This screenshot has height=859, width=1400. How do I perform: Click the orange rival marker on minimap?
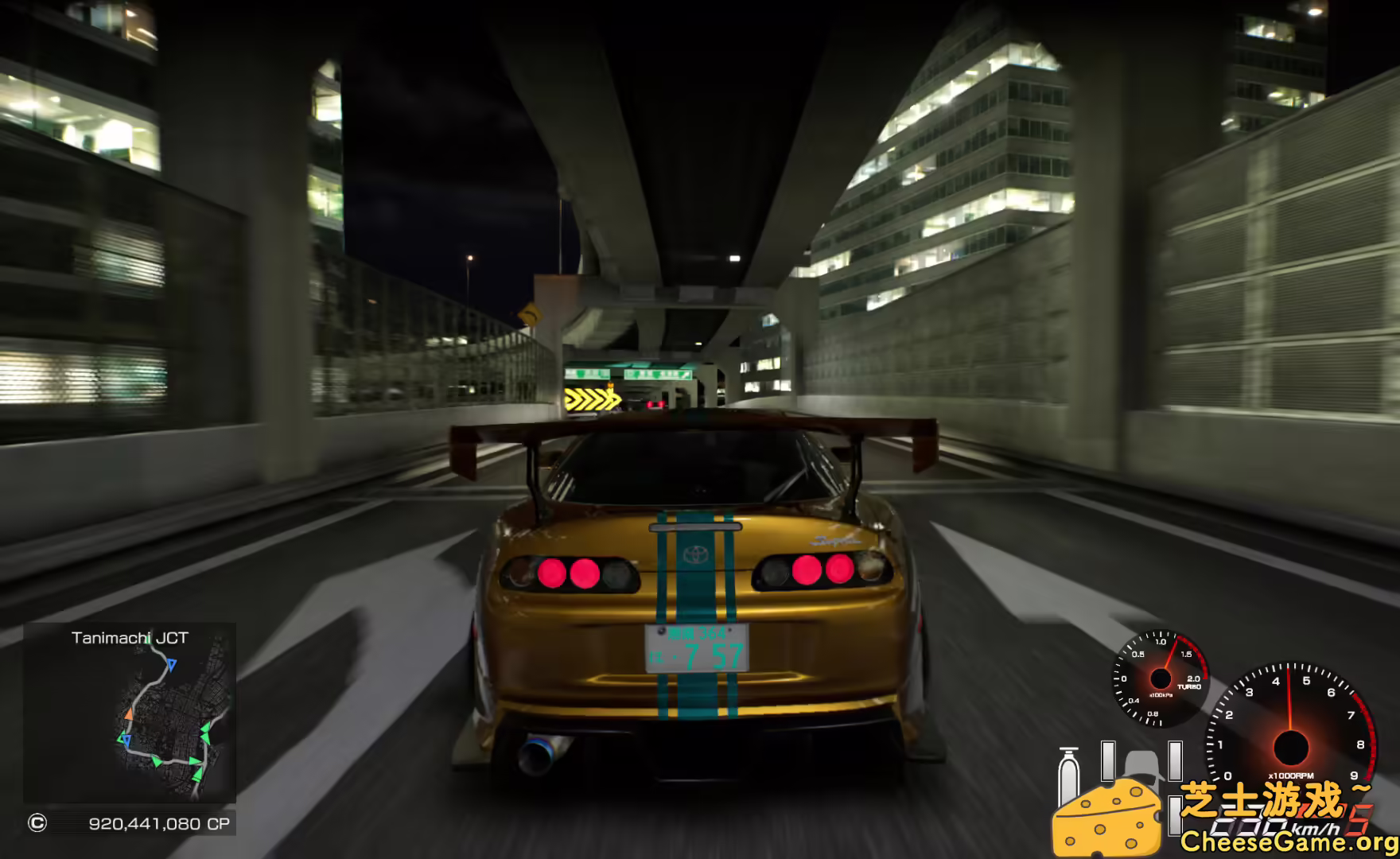[x=130, y=713]
